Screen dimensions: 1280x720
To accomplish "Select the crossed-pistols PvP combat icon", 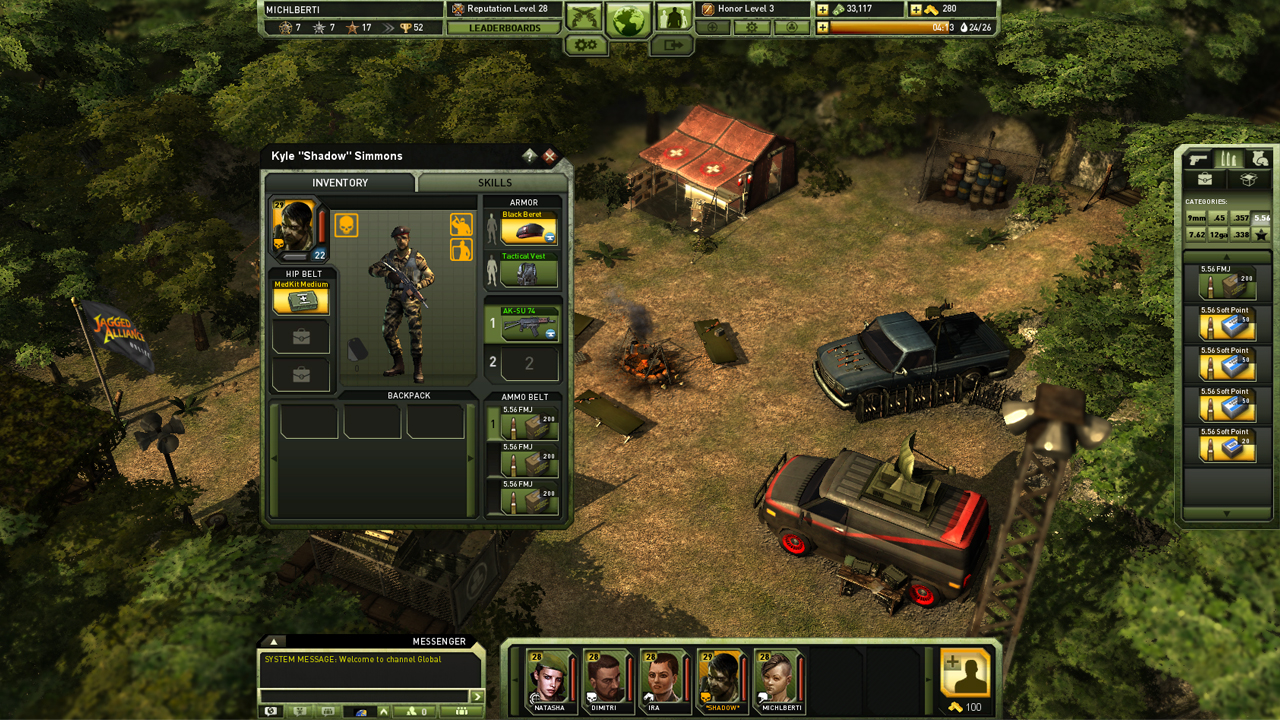I will click(x=582, y=15).
